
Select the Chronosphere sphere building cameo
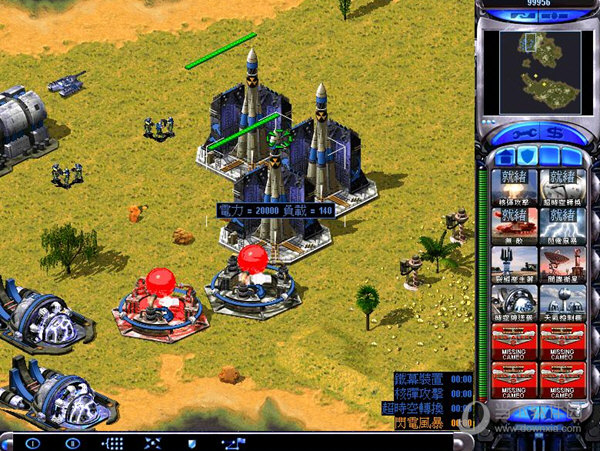pyautogui.click(x=513, y=302)
